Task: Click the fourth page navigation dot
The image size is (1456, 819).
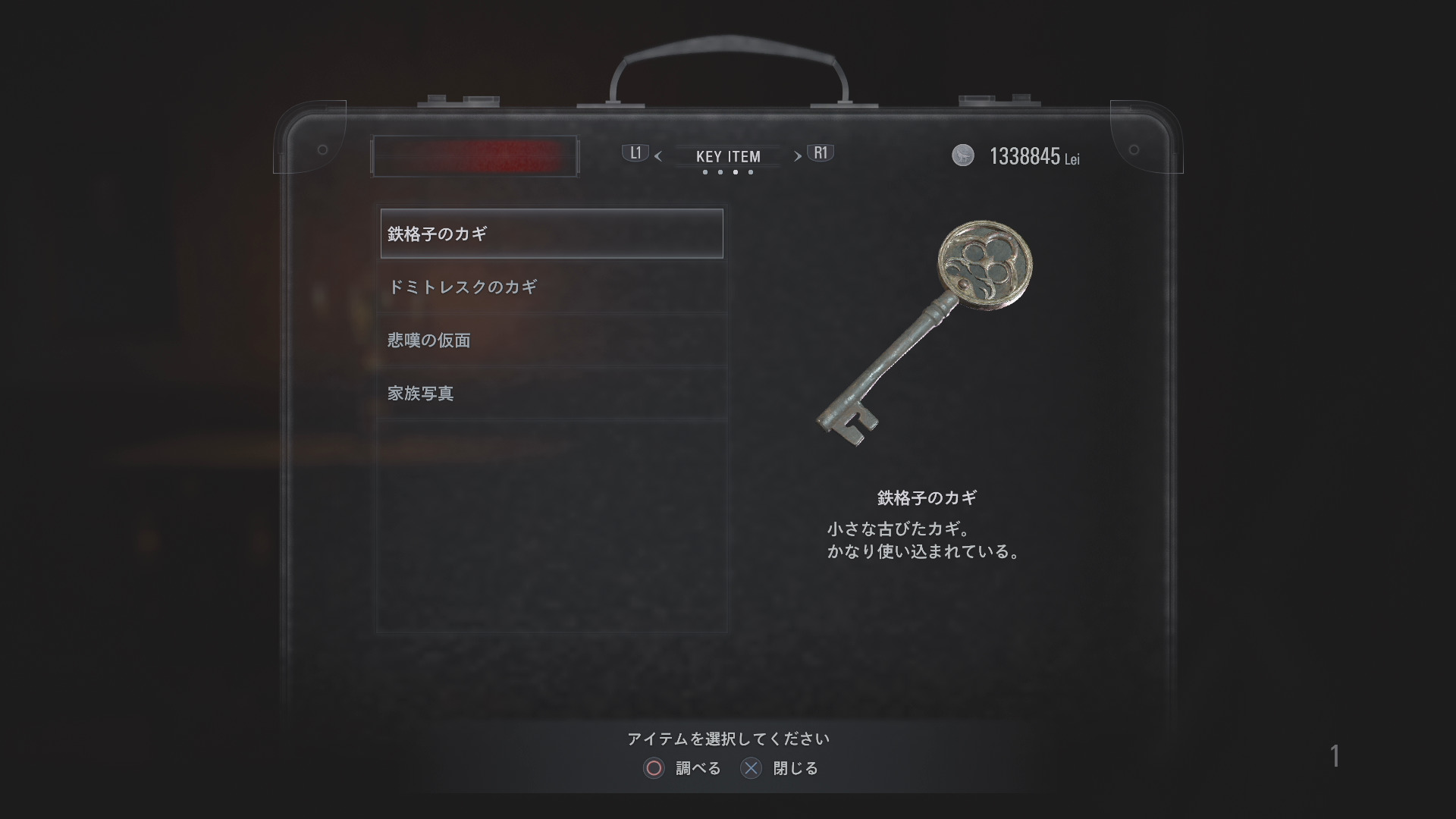Action: [x=752, y=173]
